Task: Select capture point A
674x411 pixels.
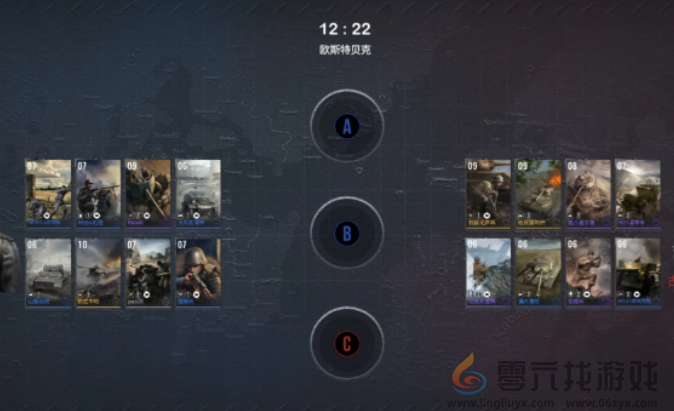Action: pyautogui.click(x=346, y=127)
